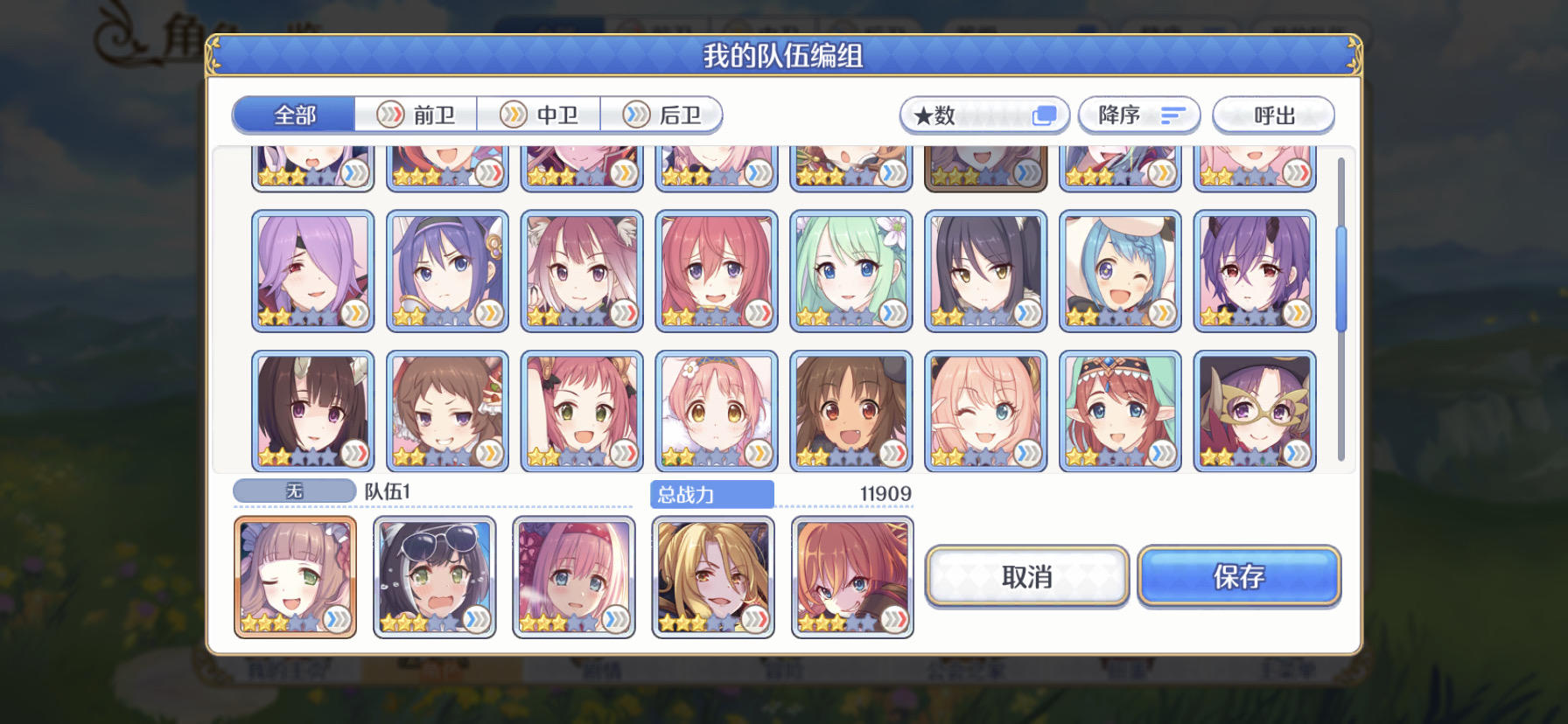Image resolution: width=1568 pixels, height=724 pixels.
Task: Expand details arrow on the purple-haired character card
Action: click(x=355, y=315)
